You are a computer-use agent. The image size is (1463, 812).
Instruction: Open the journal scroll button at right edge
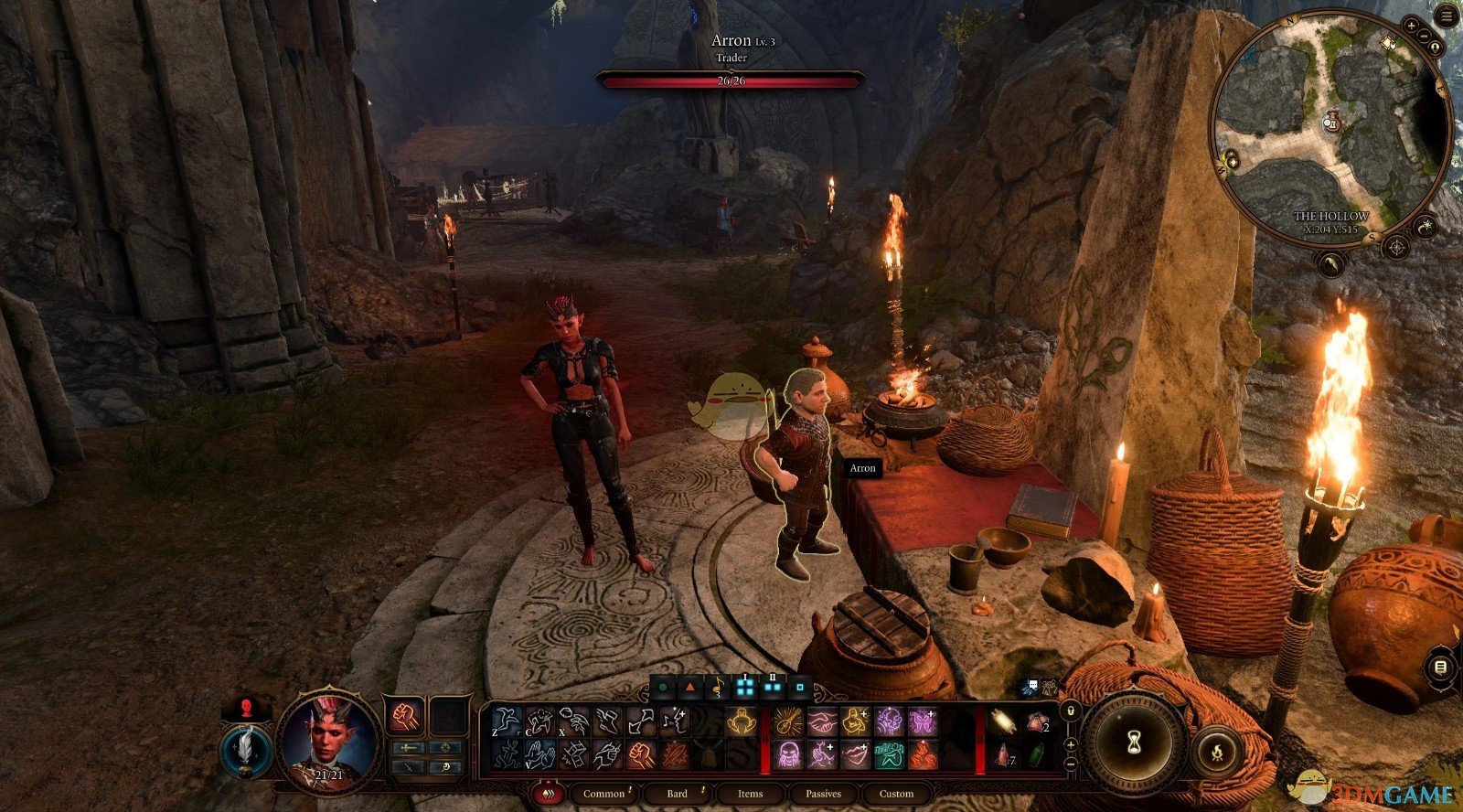click(1440, 668)
